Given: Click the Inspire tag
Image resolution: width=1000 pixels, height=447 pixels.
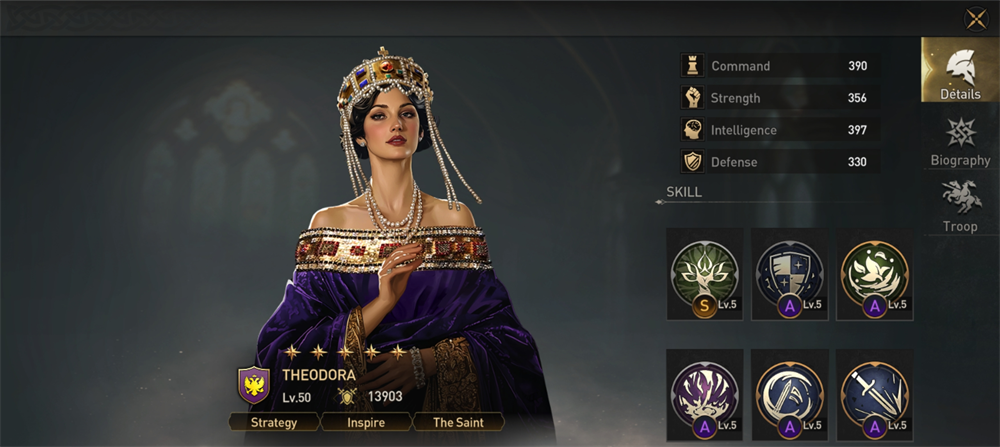Looking at the screenshot, I should [x=366, y=422].
